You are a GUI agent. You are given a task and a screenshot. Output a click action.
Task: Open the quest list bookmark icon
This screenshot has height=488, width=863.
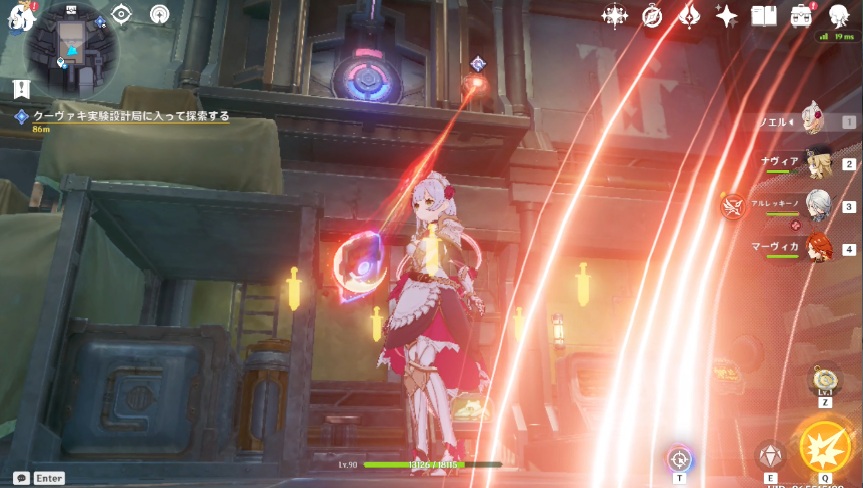(22, 88)
